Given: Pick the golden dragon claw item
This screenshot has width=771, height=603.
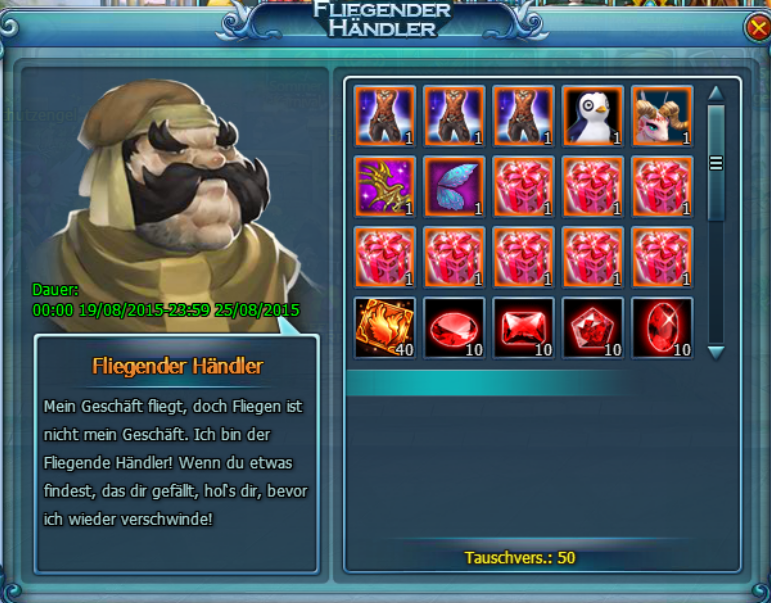Looking at the screenshot, I should pos(385,186).
